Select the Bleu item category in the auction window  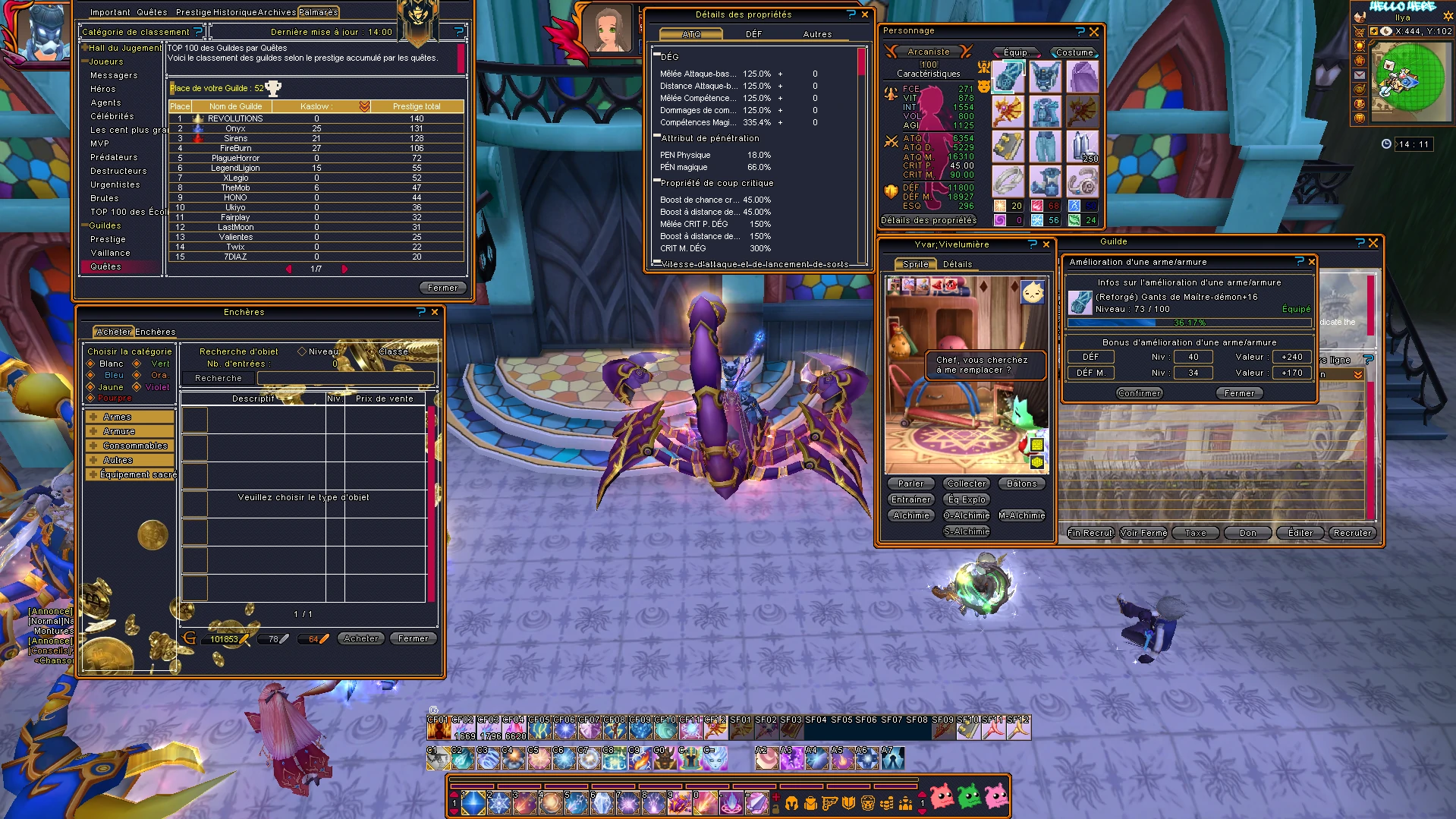point(109,375)
